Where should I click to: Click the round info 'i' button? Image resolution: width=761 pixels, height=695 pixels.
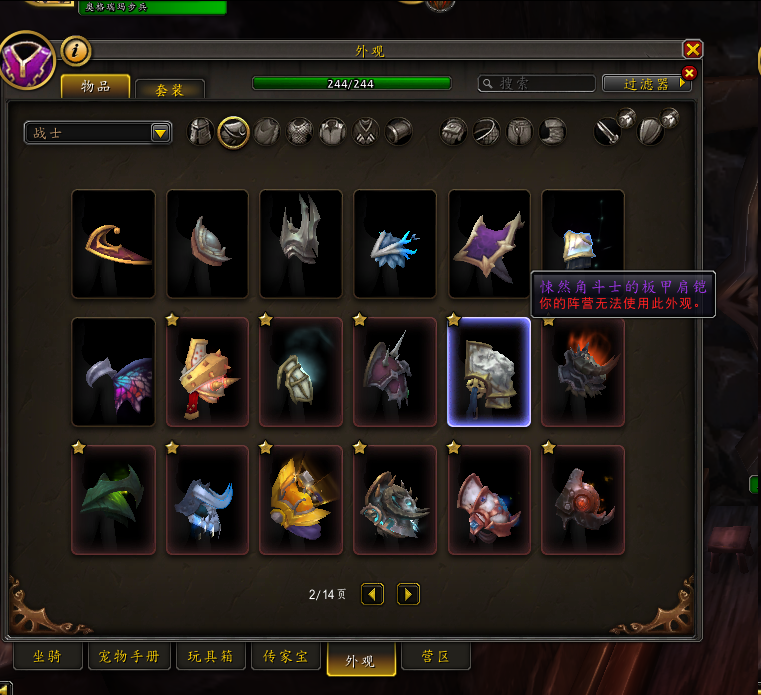click(x=76, y=50)
